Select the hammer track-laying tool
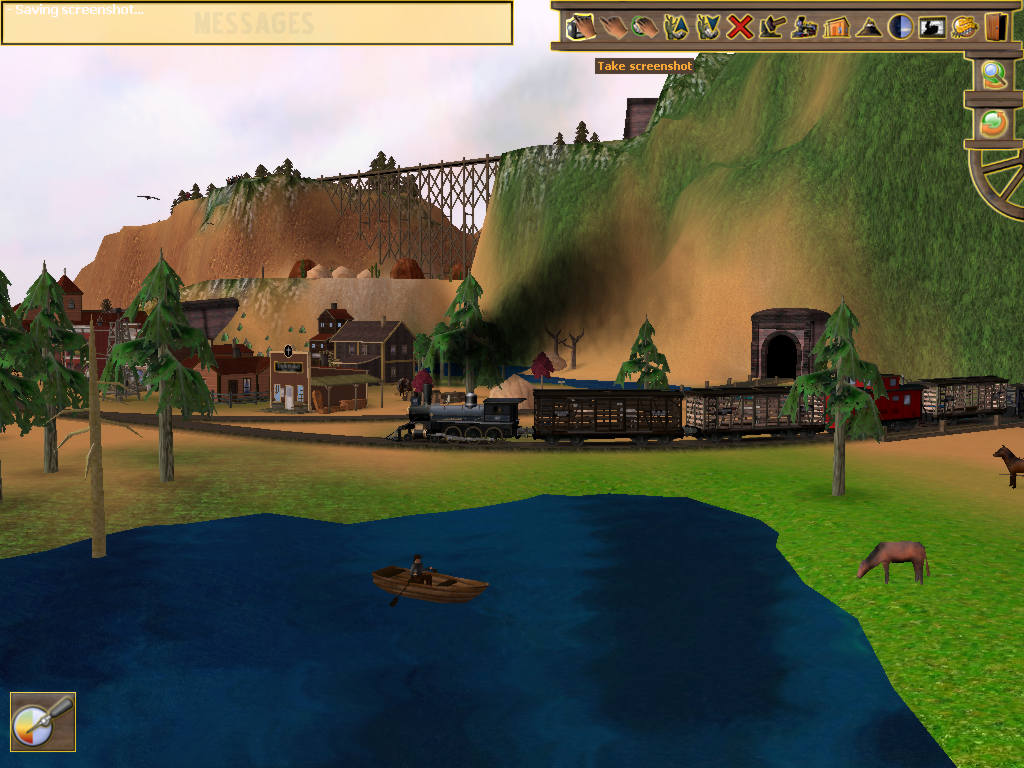This screenshot has width=1024, height=768. 772,26
